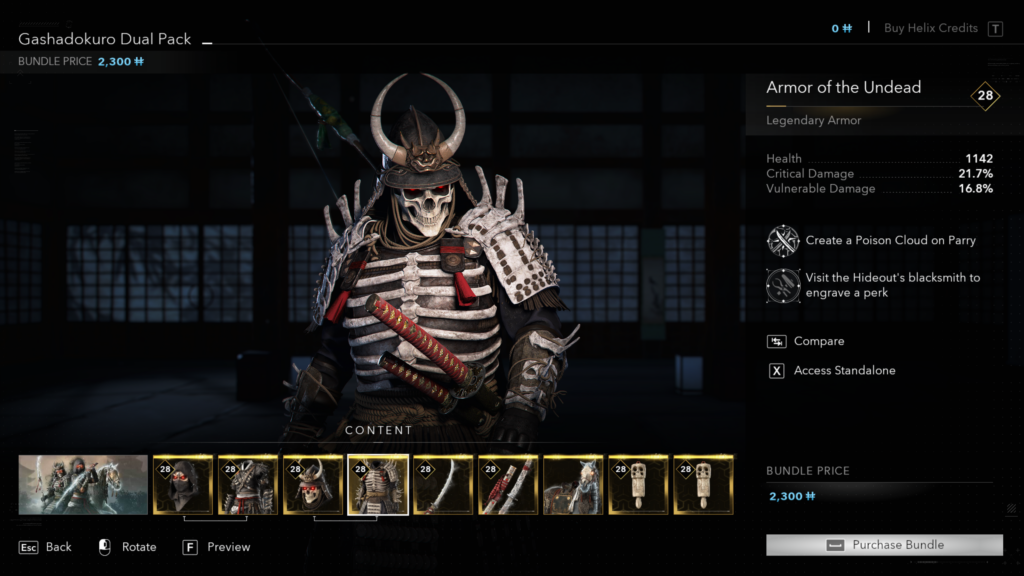Go back using the Back button
Screen dimensions: 1024x576
46,547
